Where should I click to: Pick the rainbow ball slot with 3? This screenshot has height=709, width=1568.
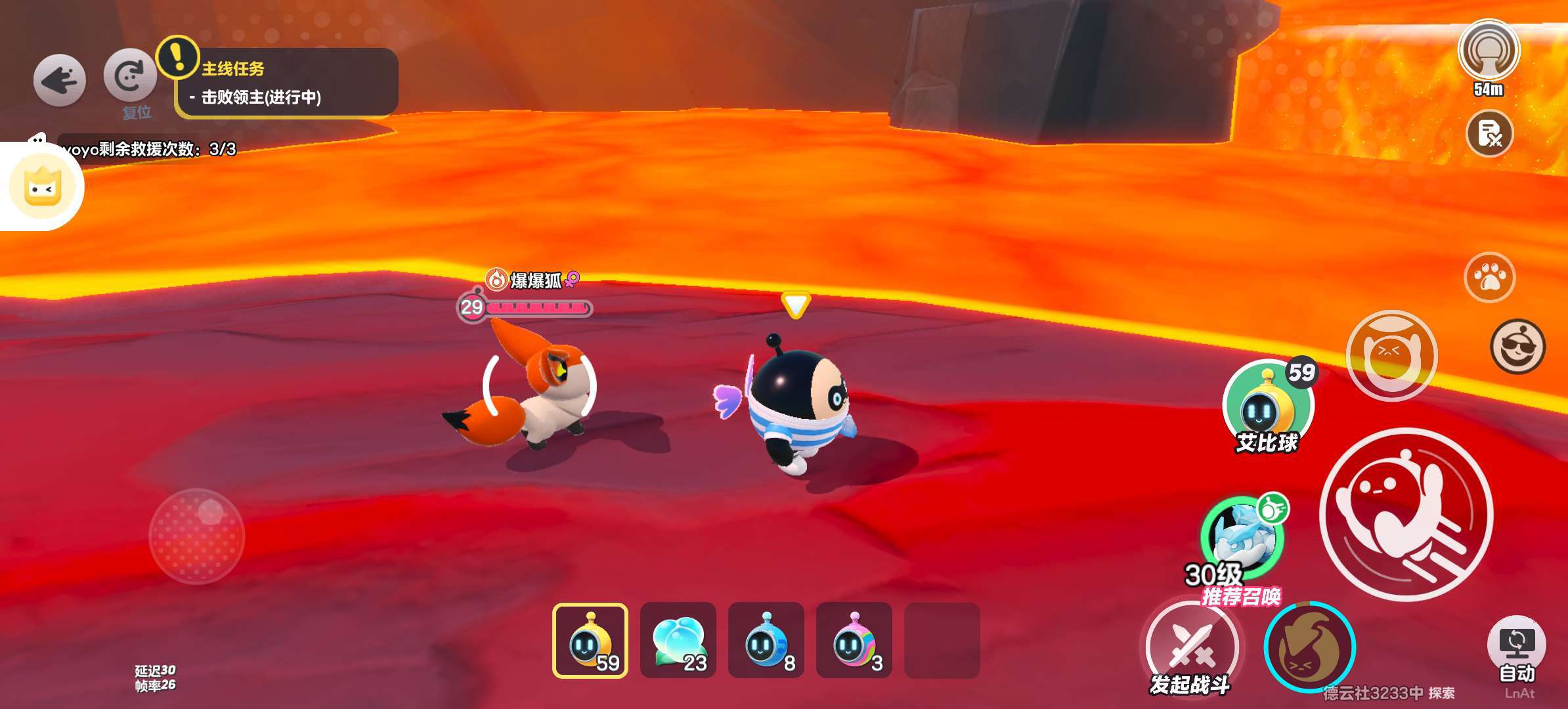(854, 640)
